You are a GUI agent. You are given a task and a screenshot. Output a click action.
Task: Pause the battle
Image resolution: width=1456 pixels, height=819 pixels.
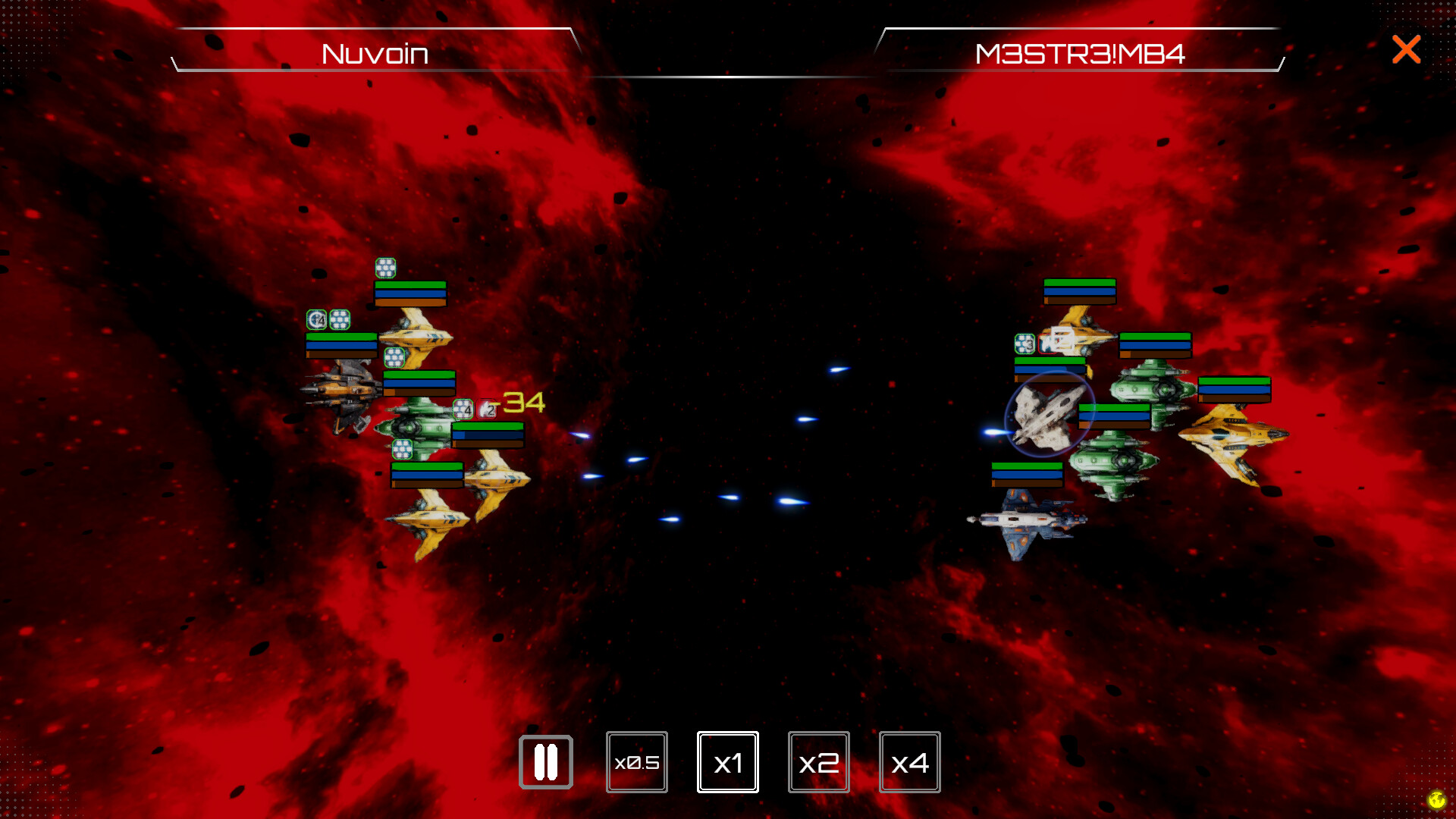click(547, 762)
